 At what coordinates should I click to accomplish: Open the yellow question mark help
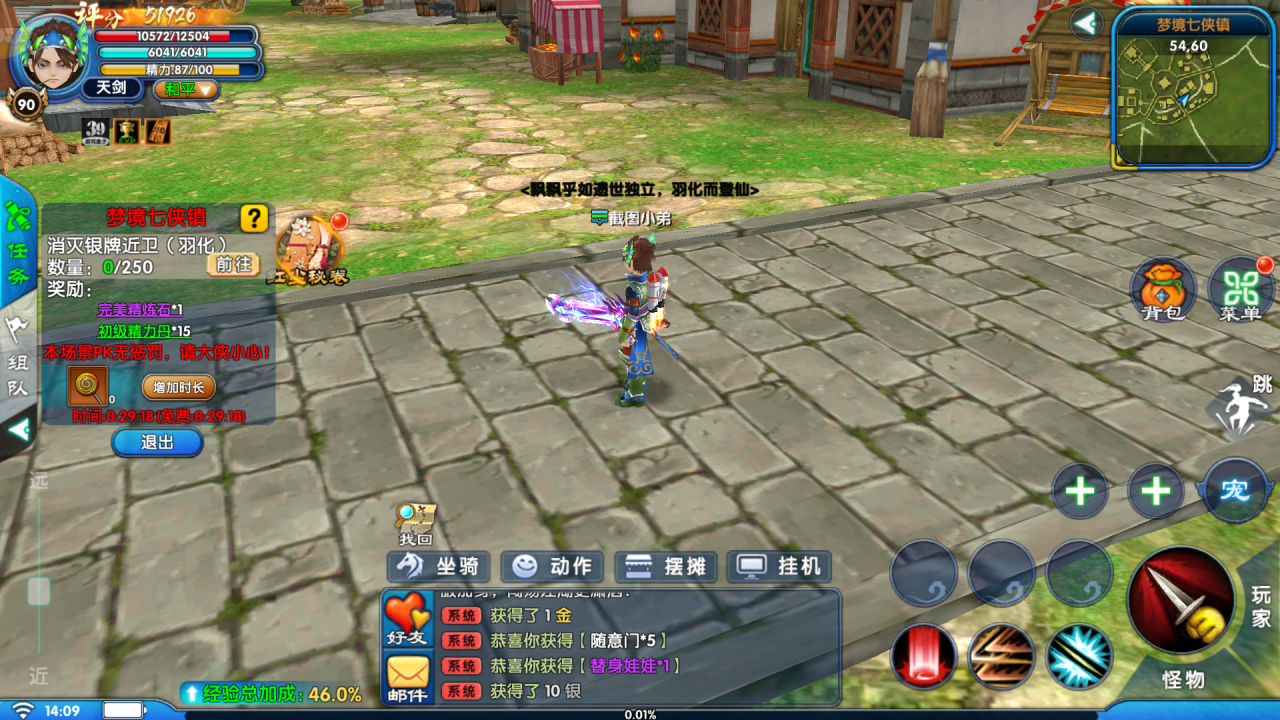point(255,218)
